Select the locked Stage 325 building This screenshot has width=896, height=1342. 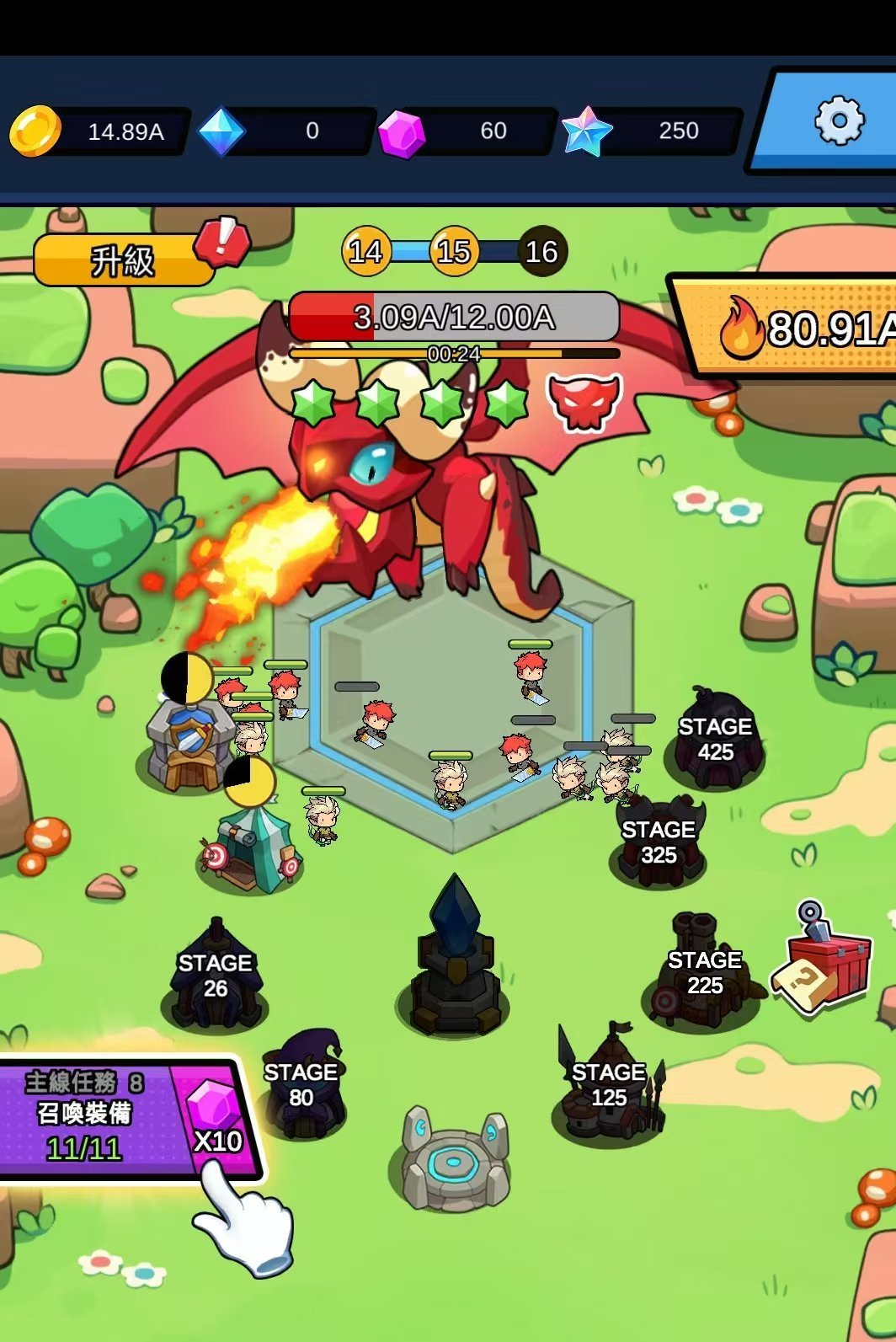click(x=659, y=842)
